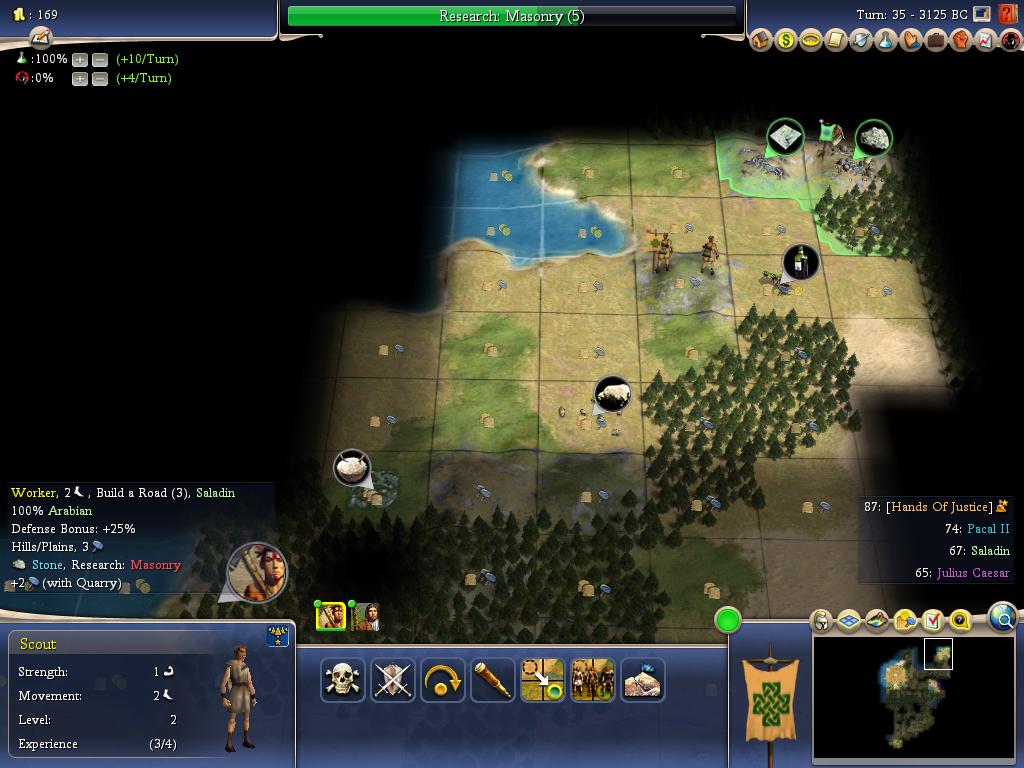
Task: Open the Domestic Advisor house icon
Action: (761, 41)
